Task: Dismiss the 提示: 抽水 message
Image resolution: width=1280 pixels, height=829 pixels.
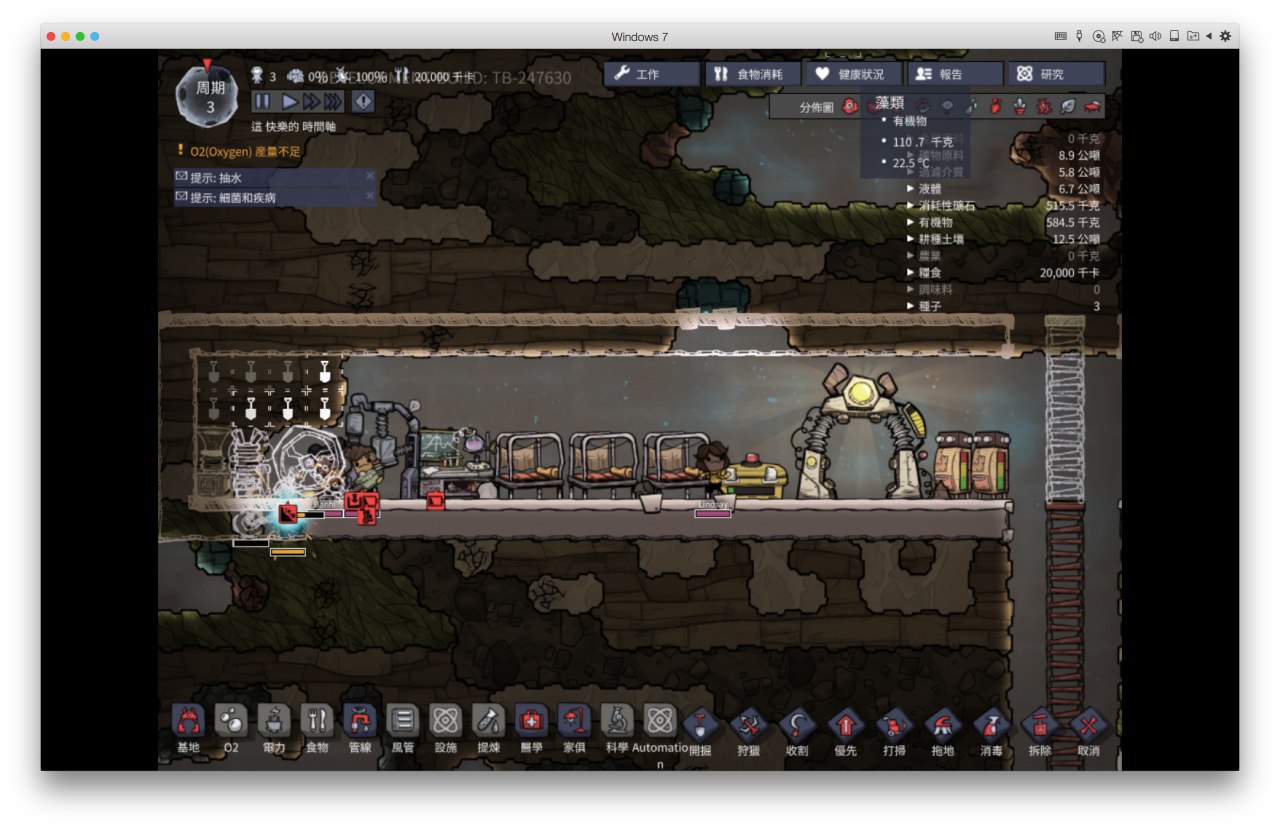Action: click(x=369, y=176)
